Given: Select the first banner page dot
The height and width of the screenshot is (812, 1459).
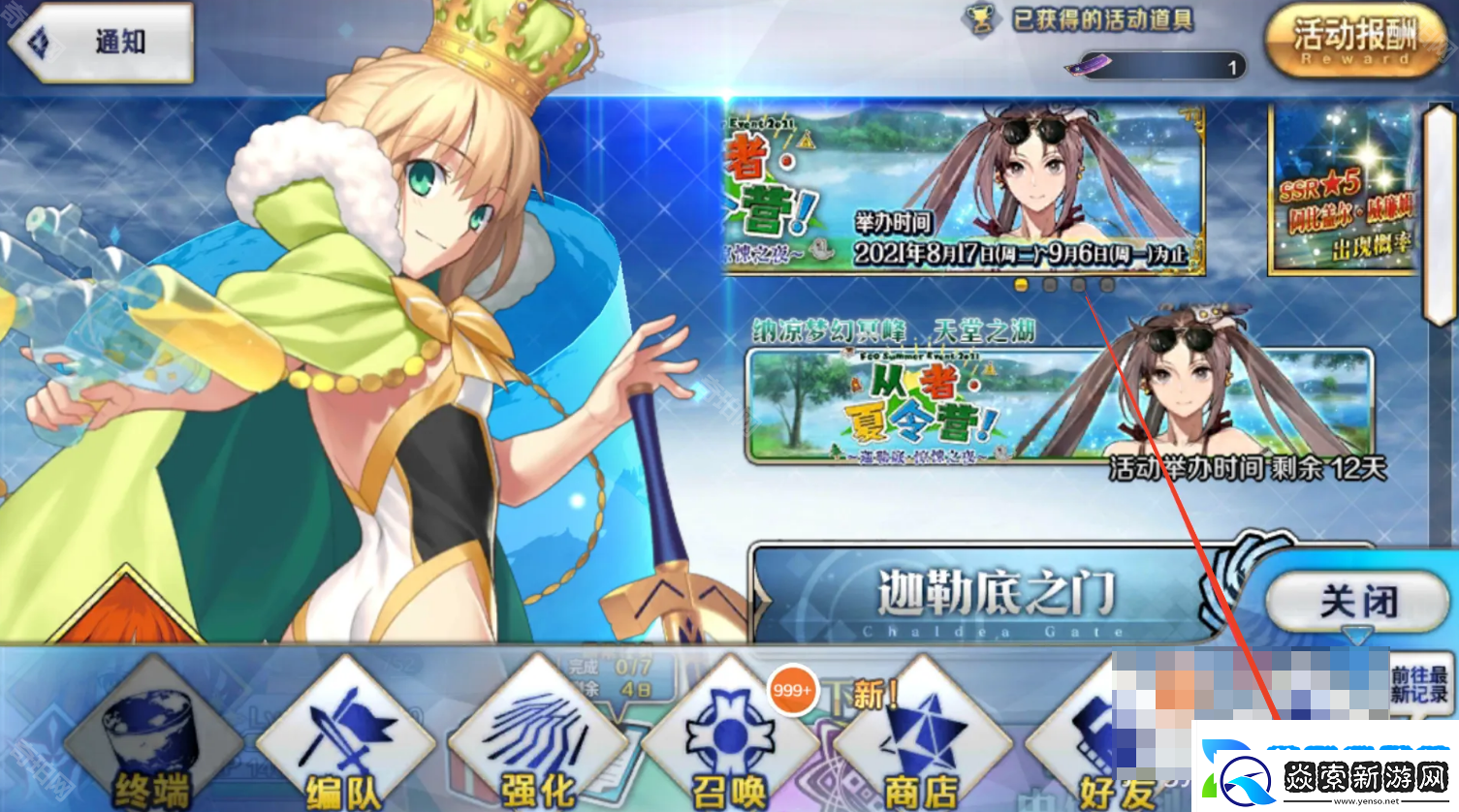Looking at the screenshot, I should [x=1020, y=285].
